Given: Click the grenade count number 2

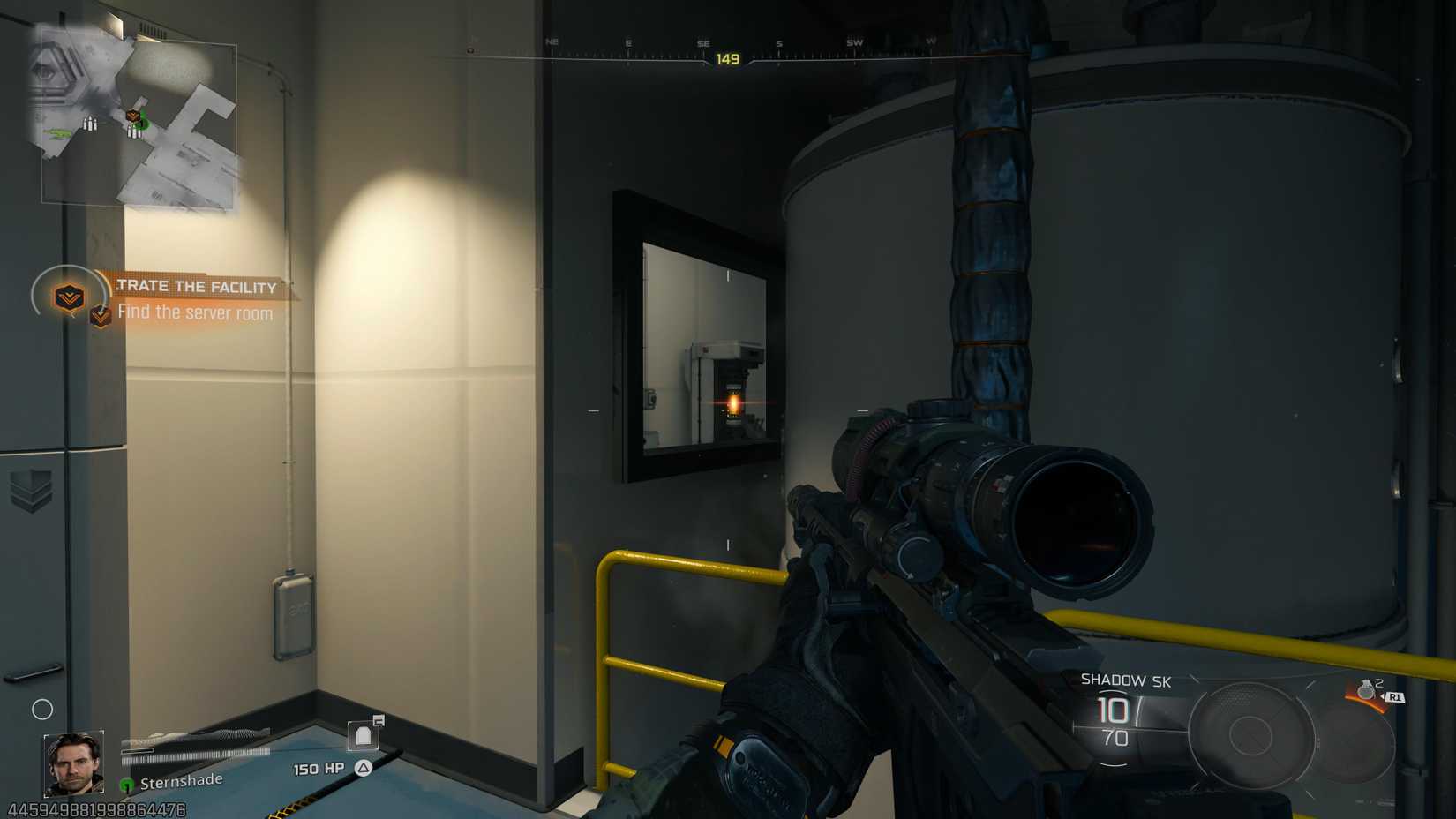Looking at the screenshot, I should (1378, 685).
